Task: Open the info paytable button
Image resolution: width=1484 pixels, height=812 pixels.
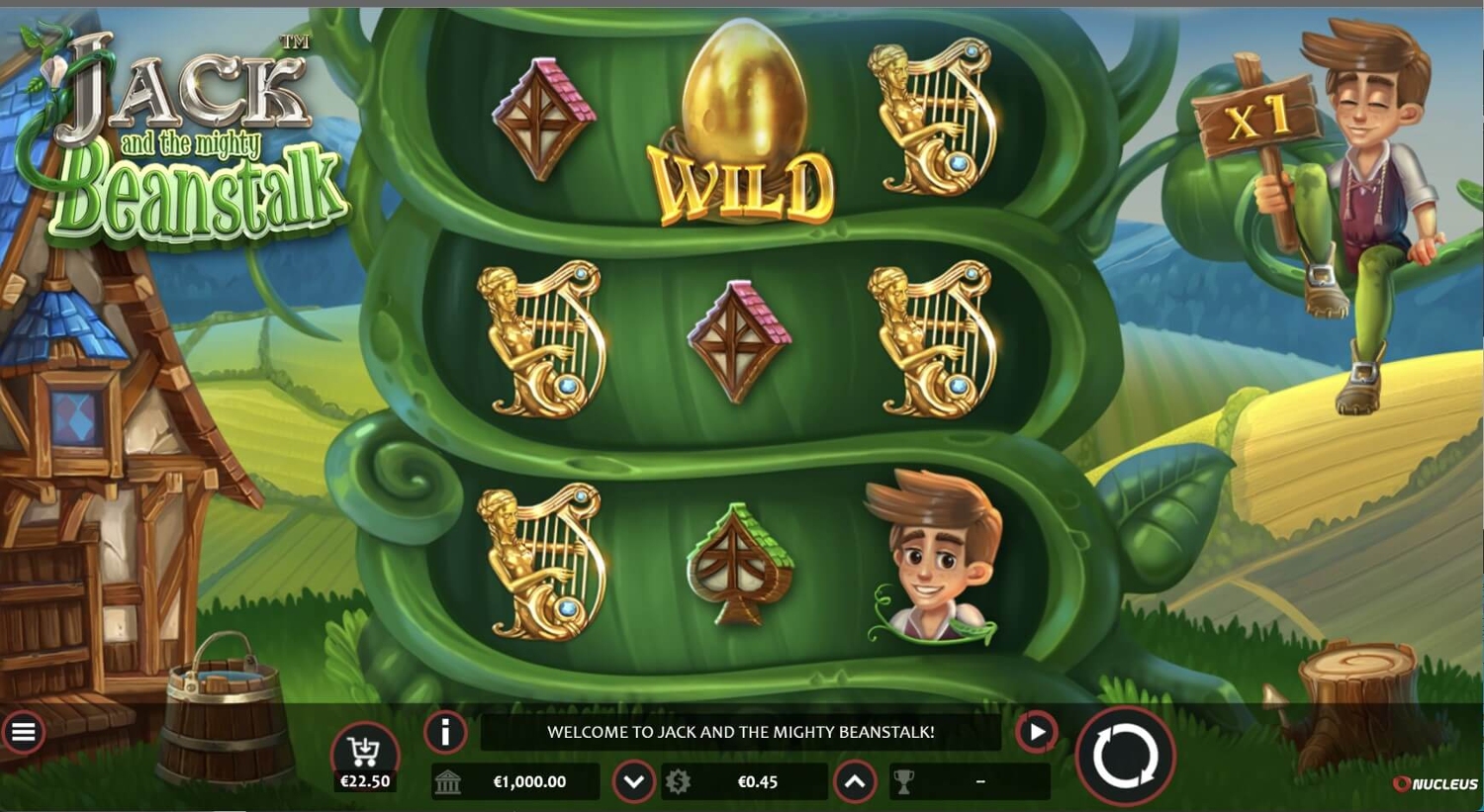Action: point(445,733)
